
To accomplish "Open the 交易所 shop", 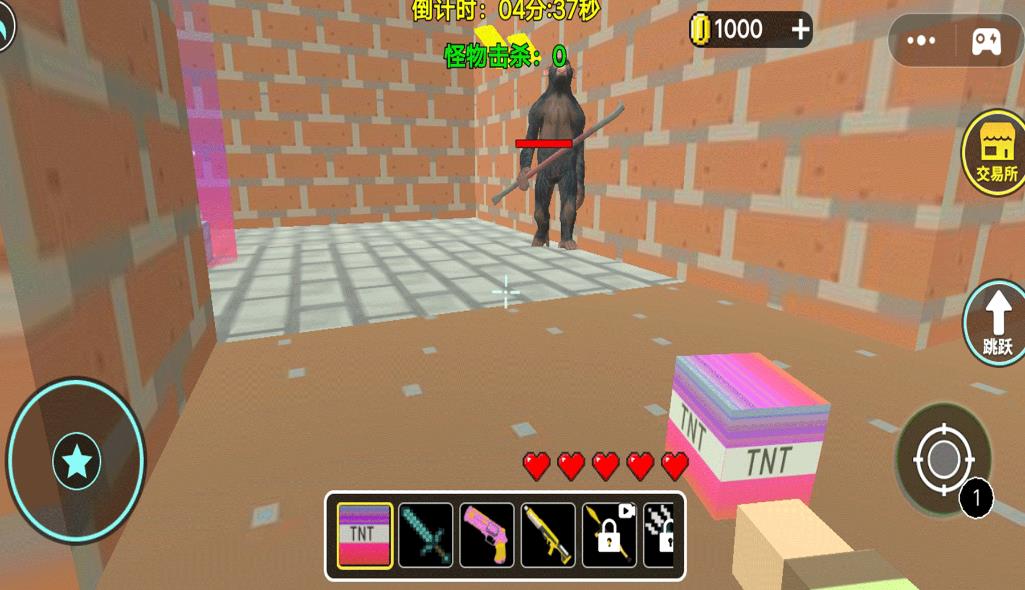I will (x=995, y=153).
